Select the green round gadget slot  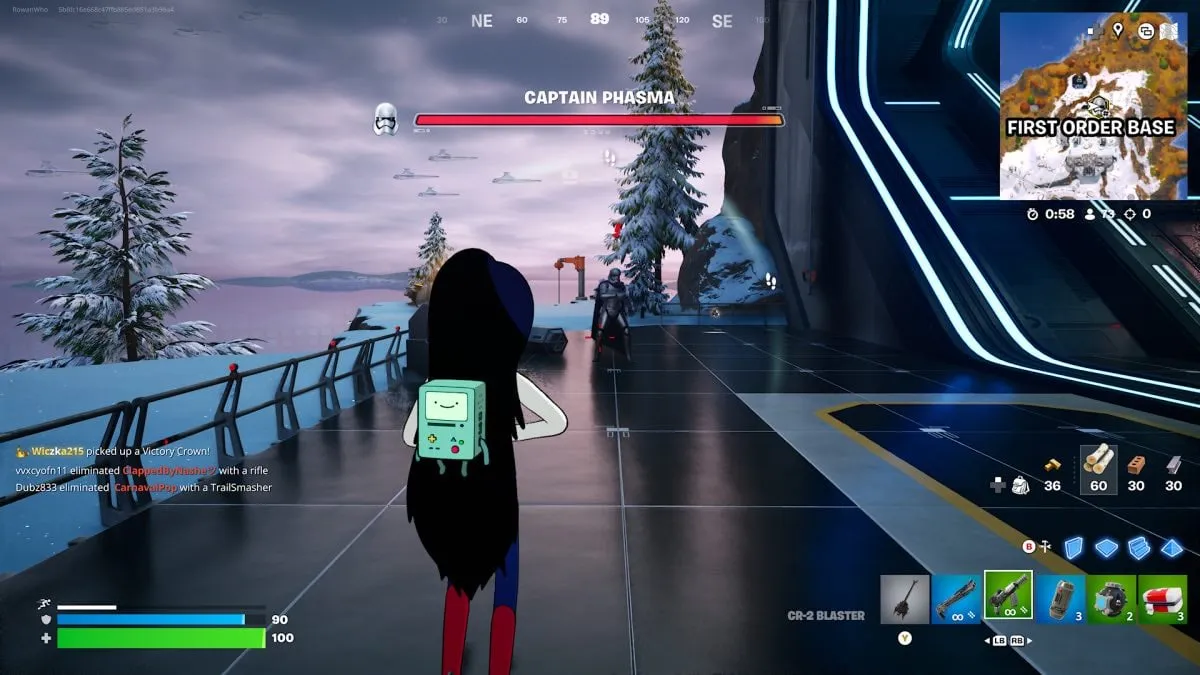pyautogui.click(x=1111, y=598)
